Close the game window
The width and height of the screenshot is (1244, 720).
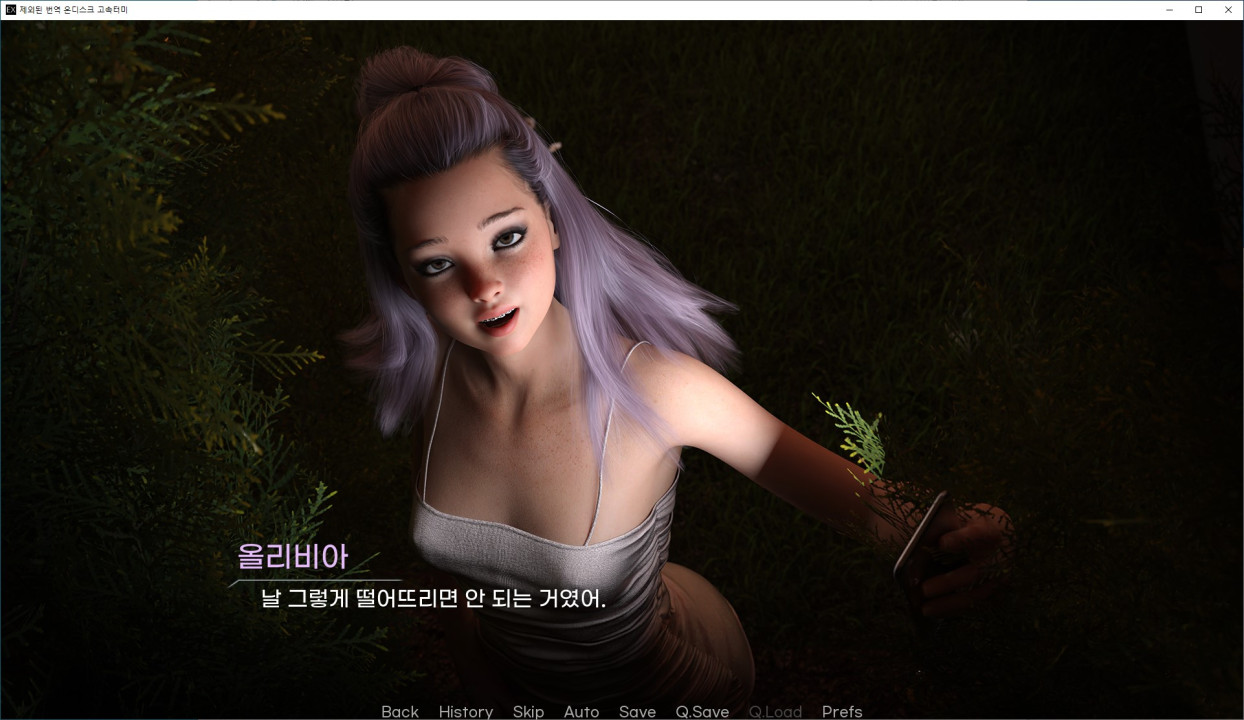coord(1228,10)
